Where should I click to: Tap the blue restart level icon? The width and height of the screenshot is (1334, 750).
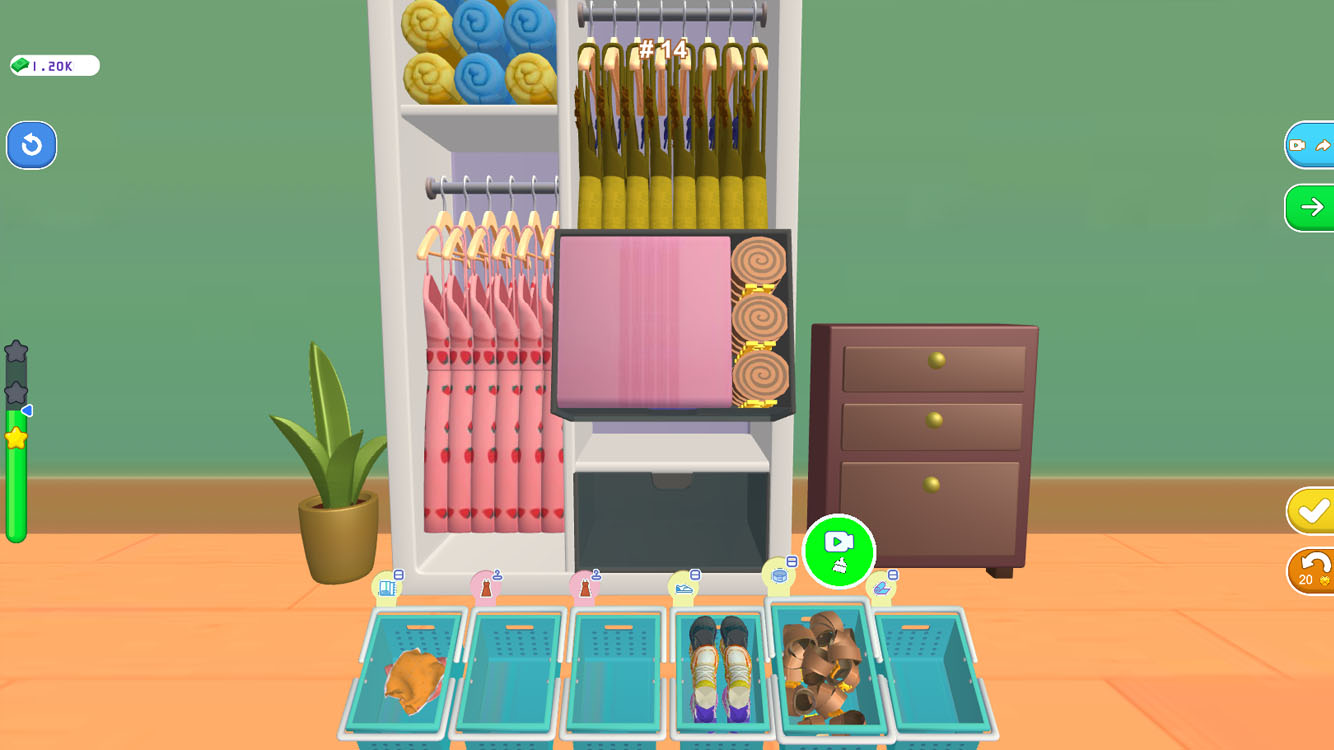click(31, 145)
